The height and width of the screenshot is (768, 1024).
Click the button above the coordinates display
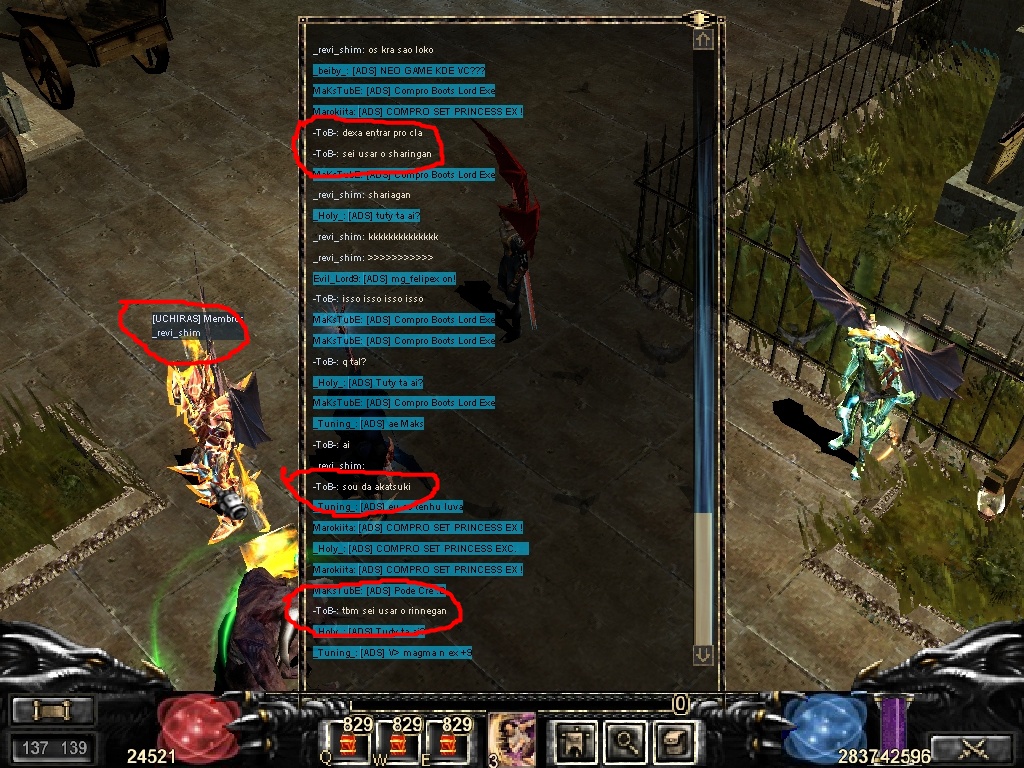point(53,711)
